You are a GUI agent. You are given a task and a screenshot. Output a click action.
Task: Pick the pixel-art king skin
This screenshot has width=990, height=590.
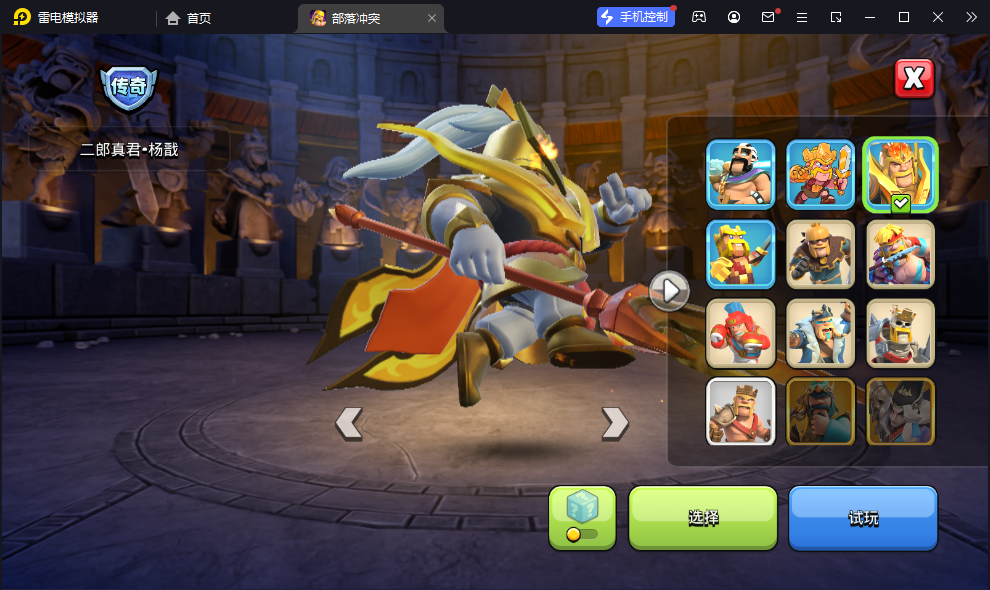pyautogui.click(x=741, y=253)
